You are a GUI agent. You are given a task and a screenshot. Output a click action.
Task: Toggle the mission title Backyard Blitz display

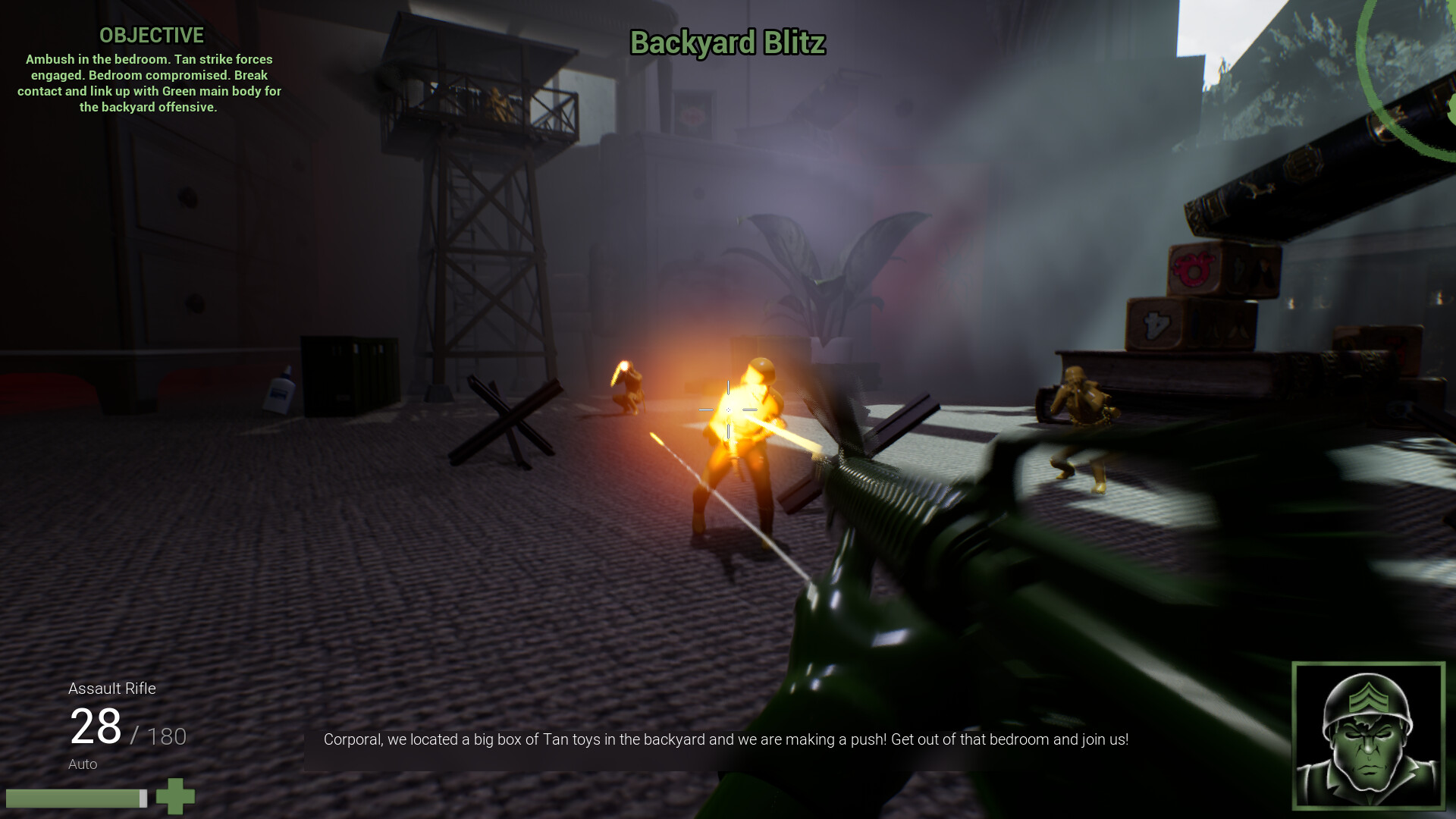(x=727, y=44)
